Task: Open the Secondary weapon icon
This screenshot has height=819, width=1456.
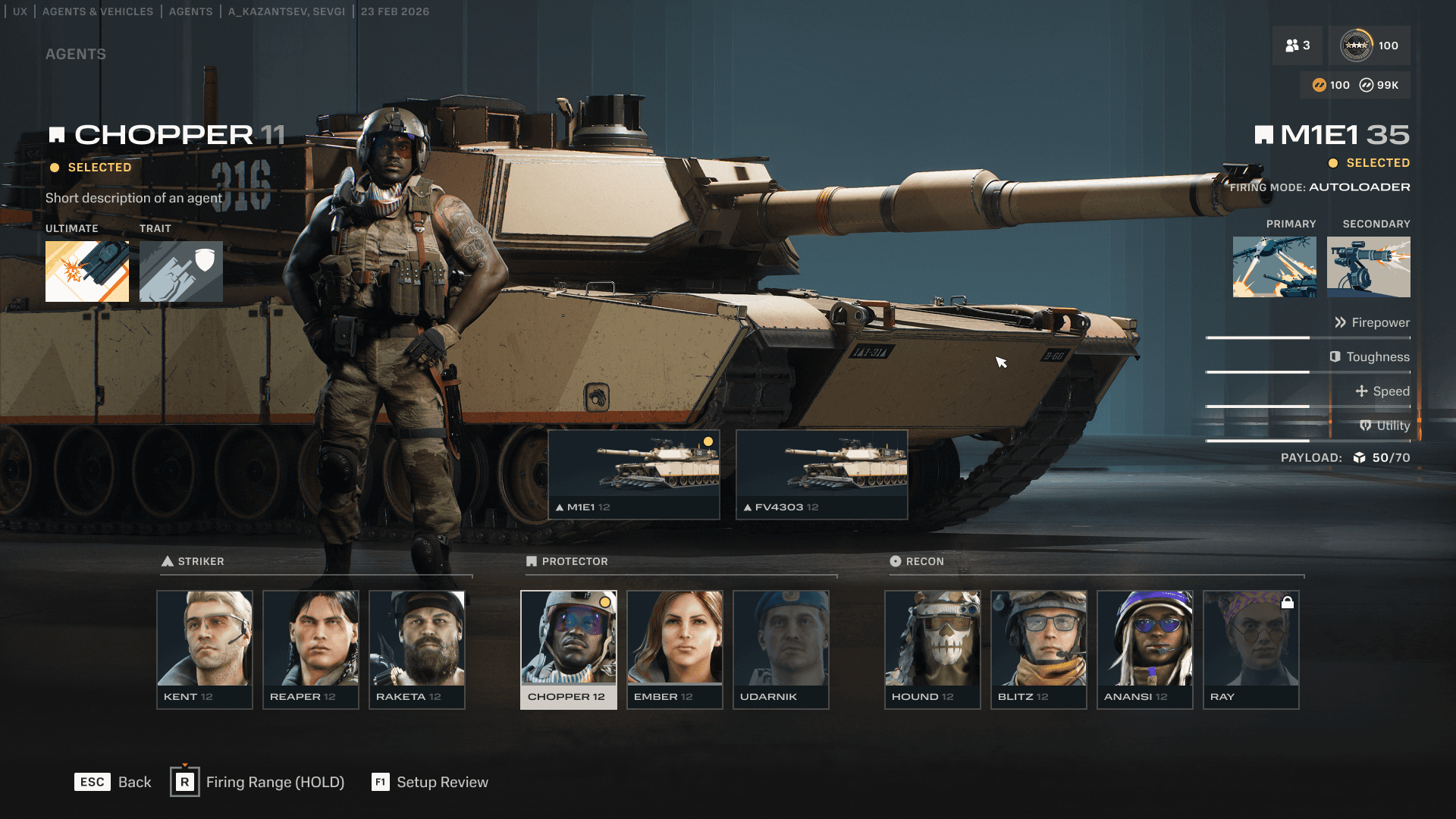Action: pos(1369,267)
